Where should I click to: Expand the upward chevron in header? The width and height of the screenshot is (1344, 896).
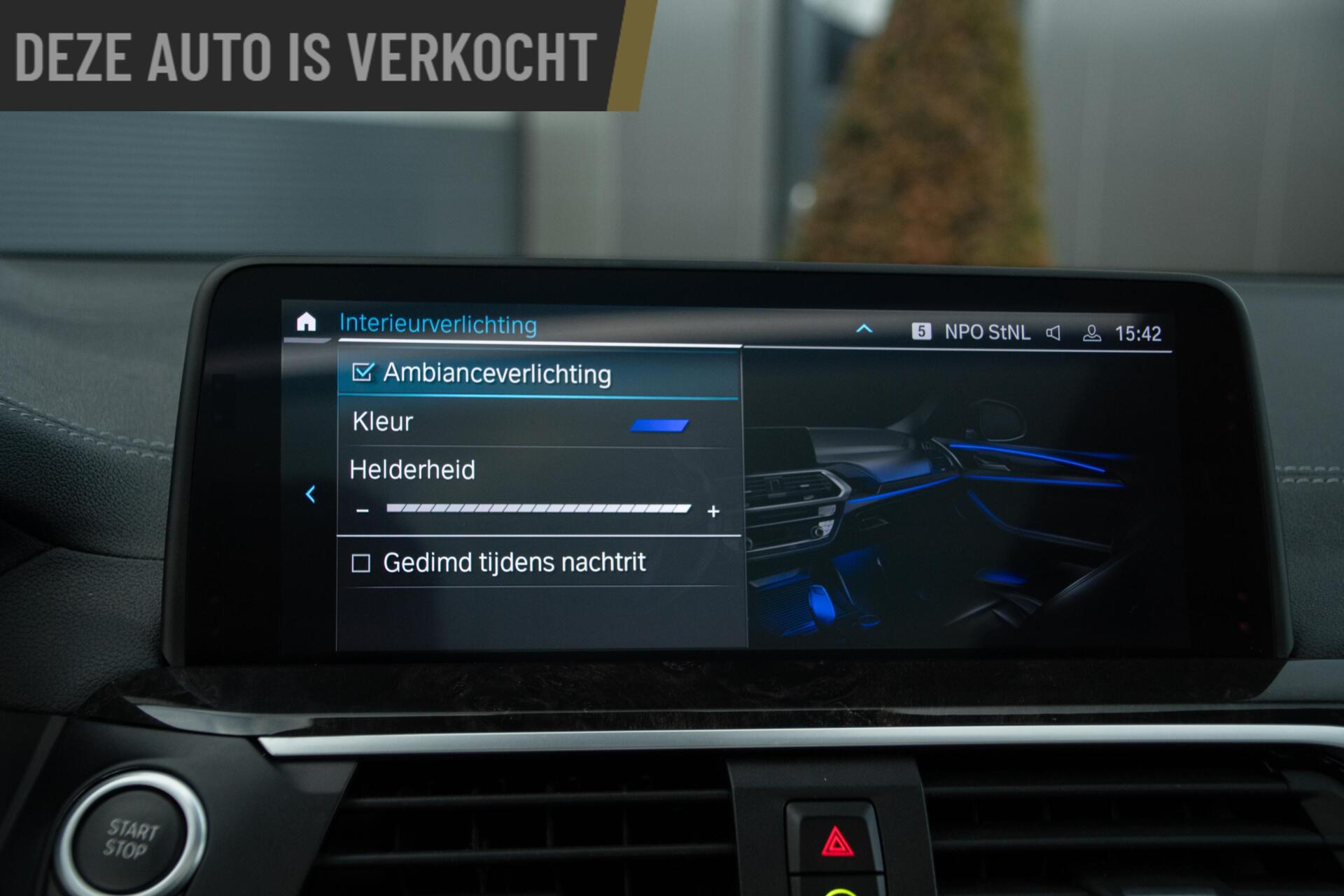[864, 329]
